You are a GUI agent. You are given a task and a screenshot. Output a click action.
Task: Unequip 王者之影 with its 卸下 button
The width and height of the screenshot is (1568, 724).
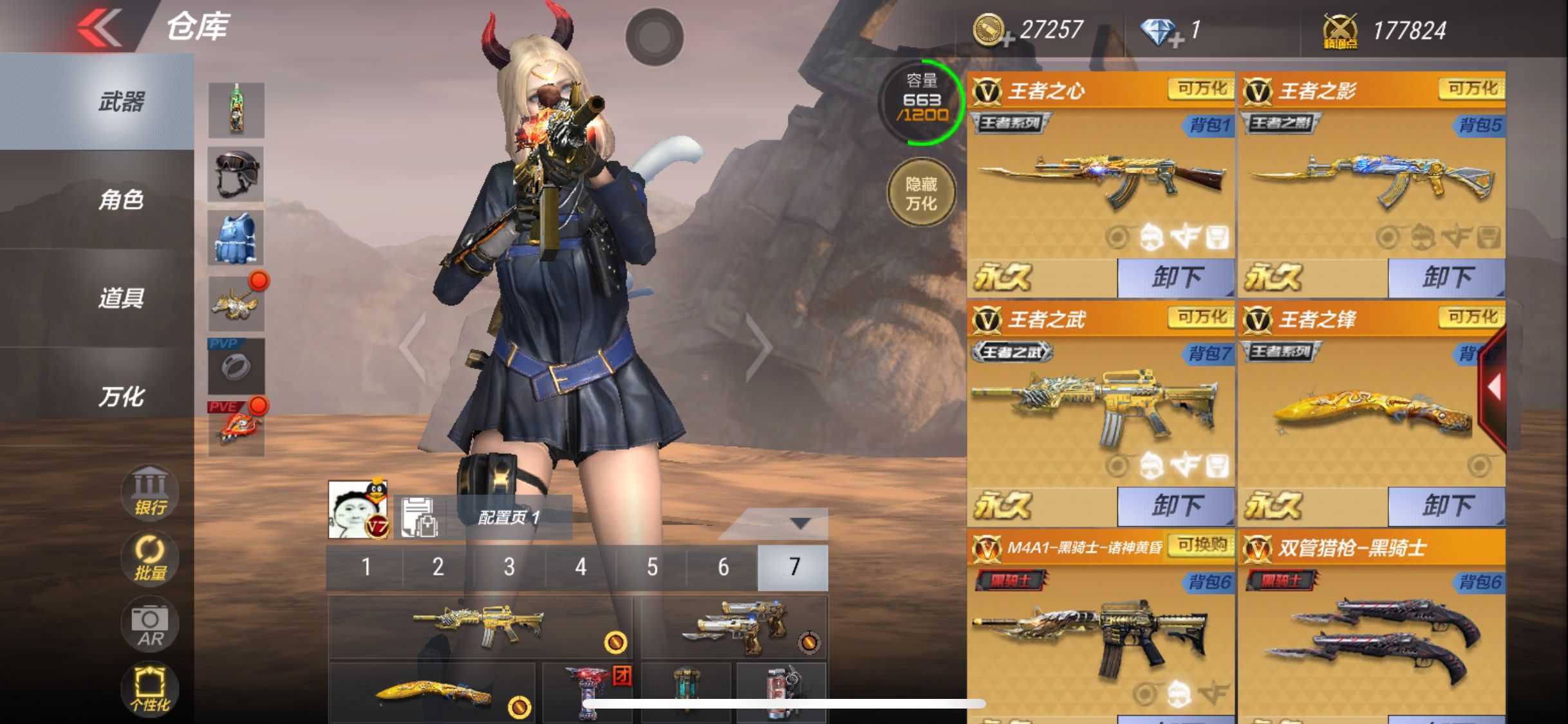coord(1446,278)
